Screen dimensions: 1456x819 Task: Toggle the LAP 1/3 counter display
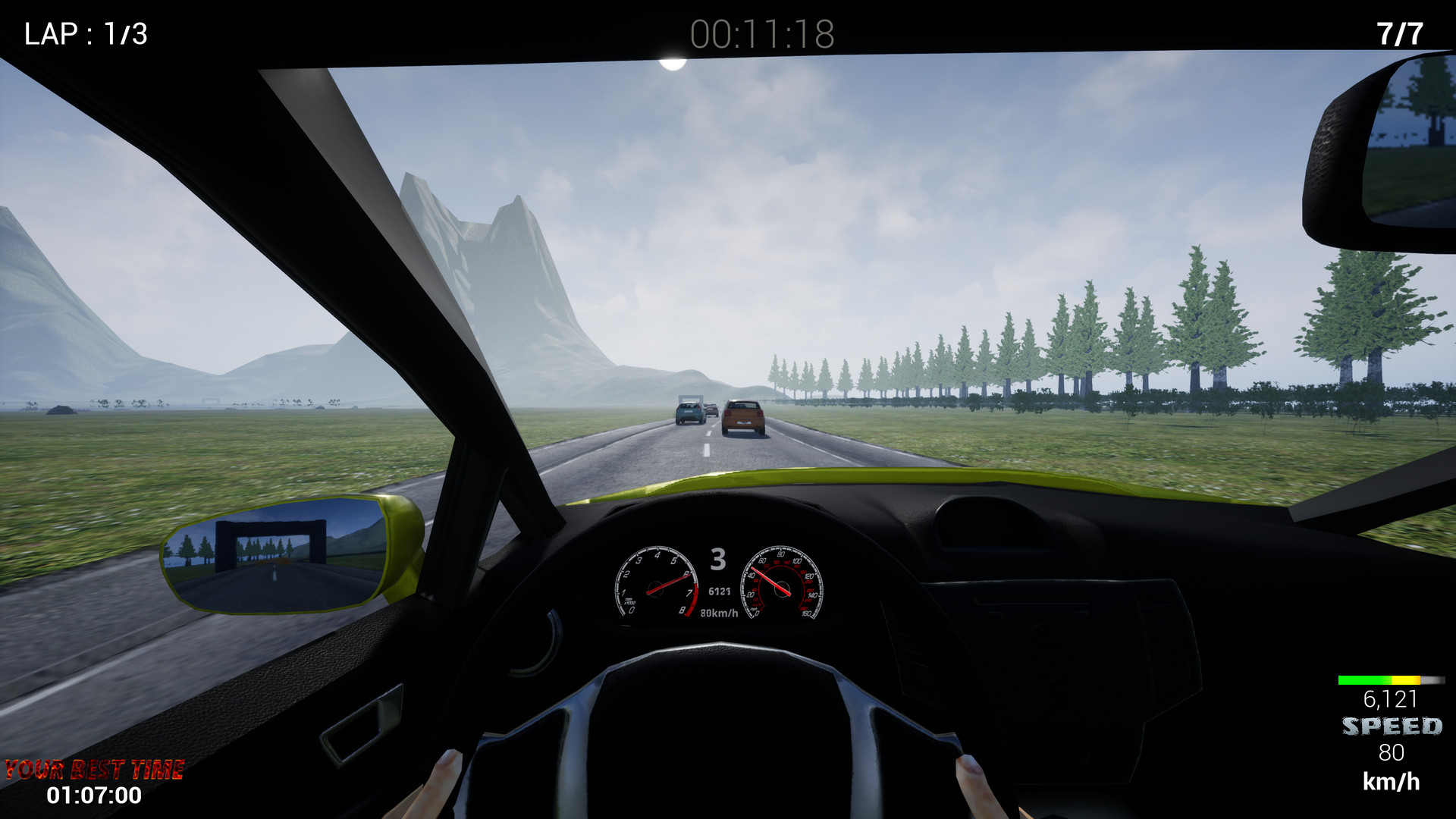pos(83,32)
